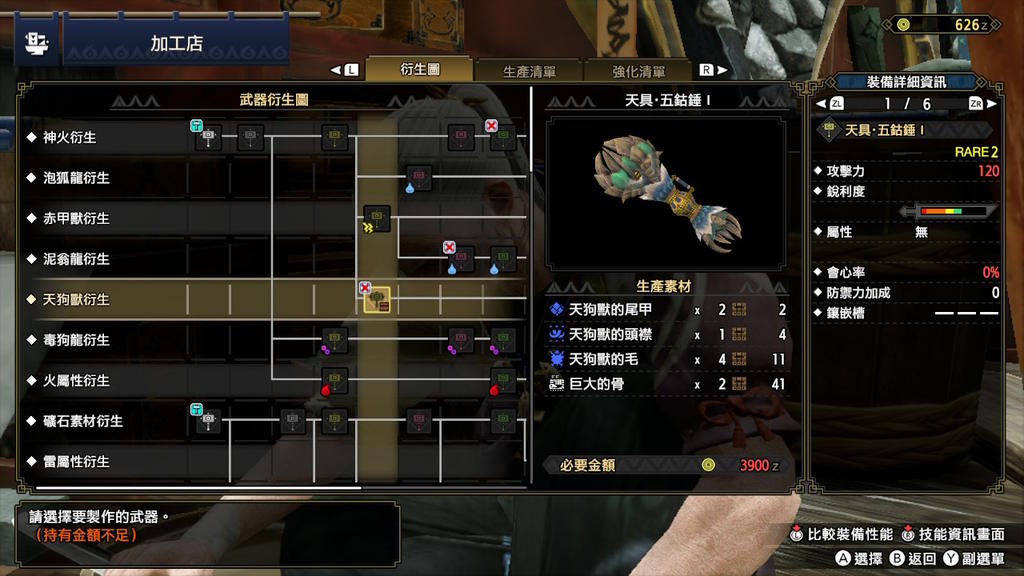
Task: View the 天狗獸的毛 material entry
Action: click(603, 359)
